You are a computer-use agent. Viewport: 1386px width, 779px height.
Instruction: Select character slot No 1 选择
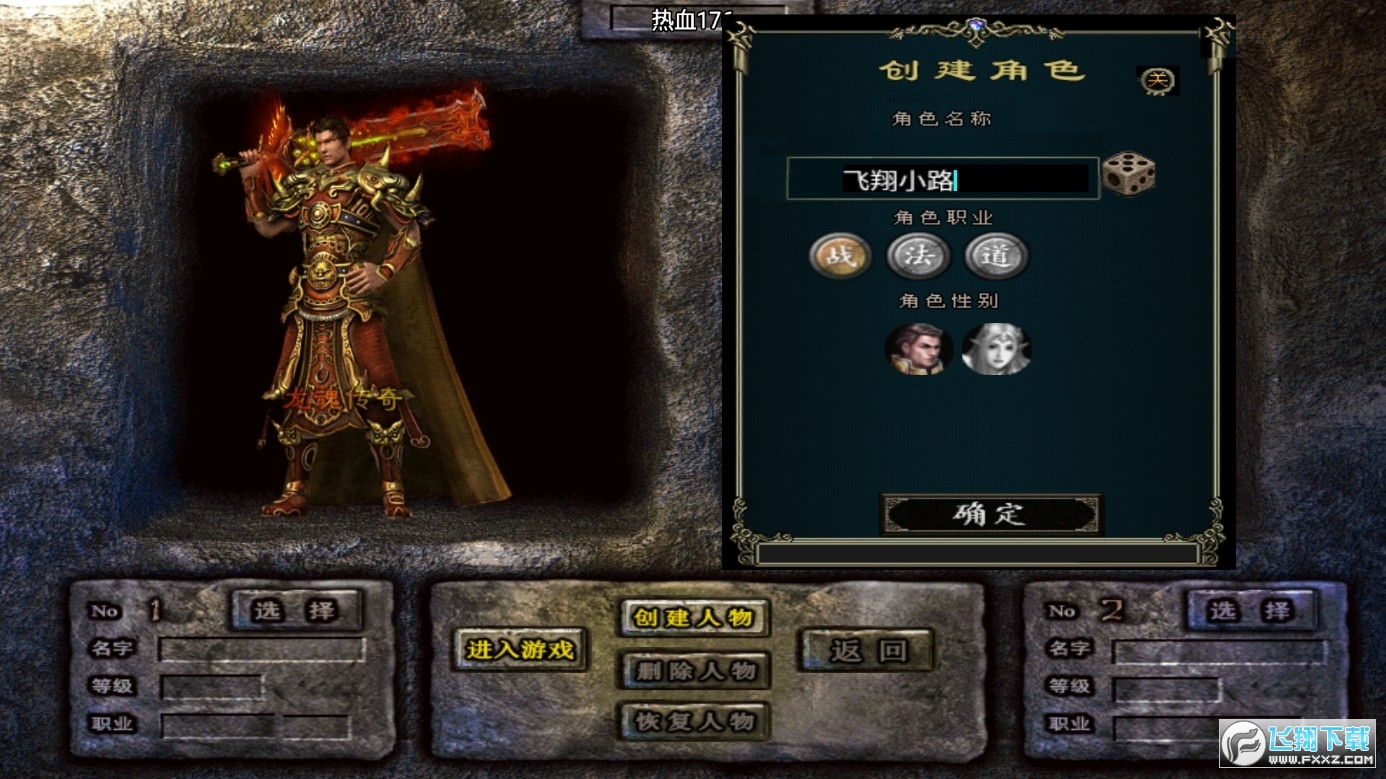coord(296,610)
